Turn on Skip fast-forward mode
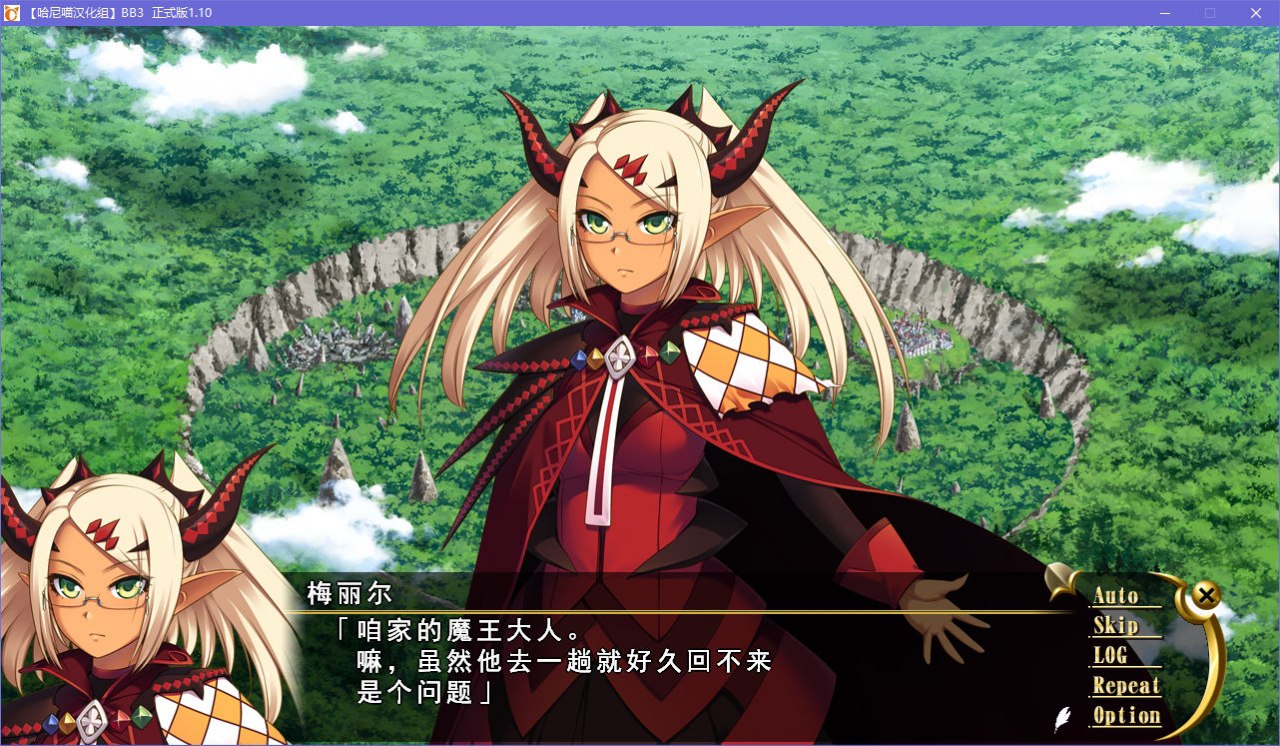The height and width of the screenshot is (746, 1280). [x=1117, y=626]
